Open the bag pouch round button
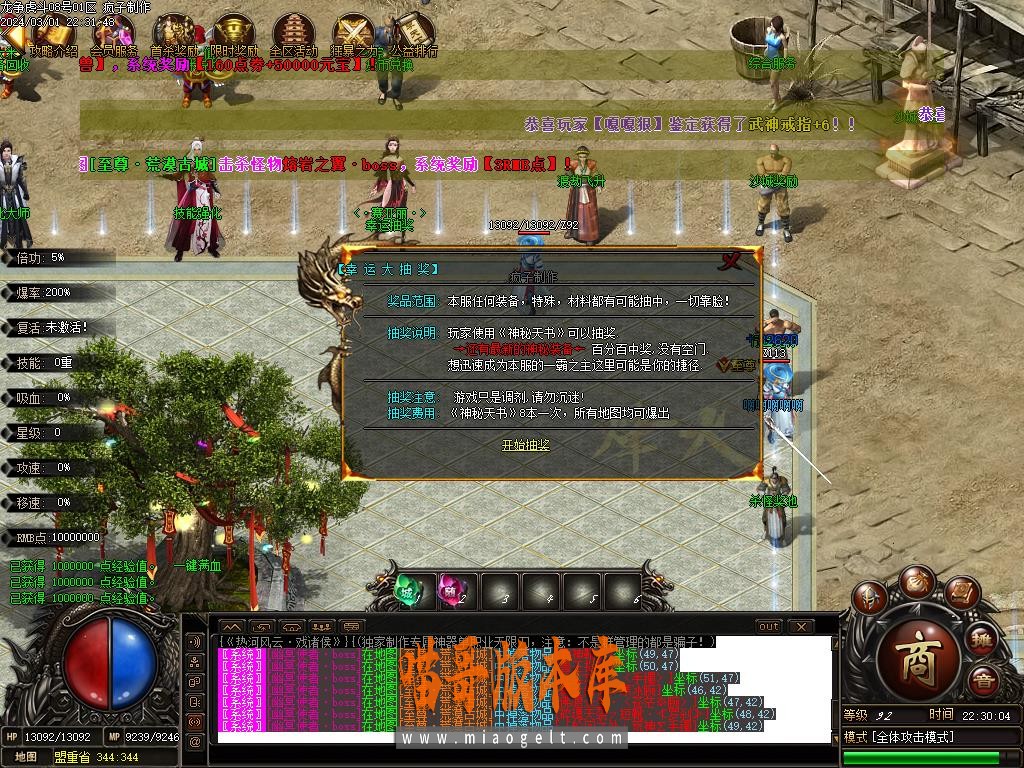 [x=916, y=582]
